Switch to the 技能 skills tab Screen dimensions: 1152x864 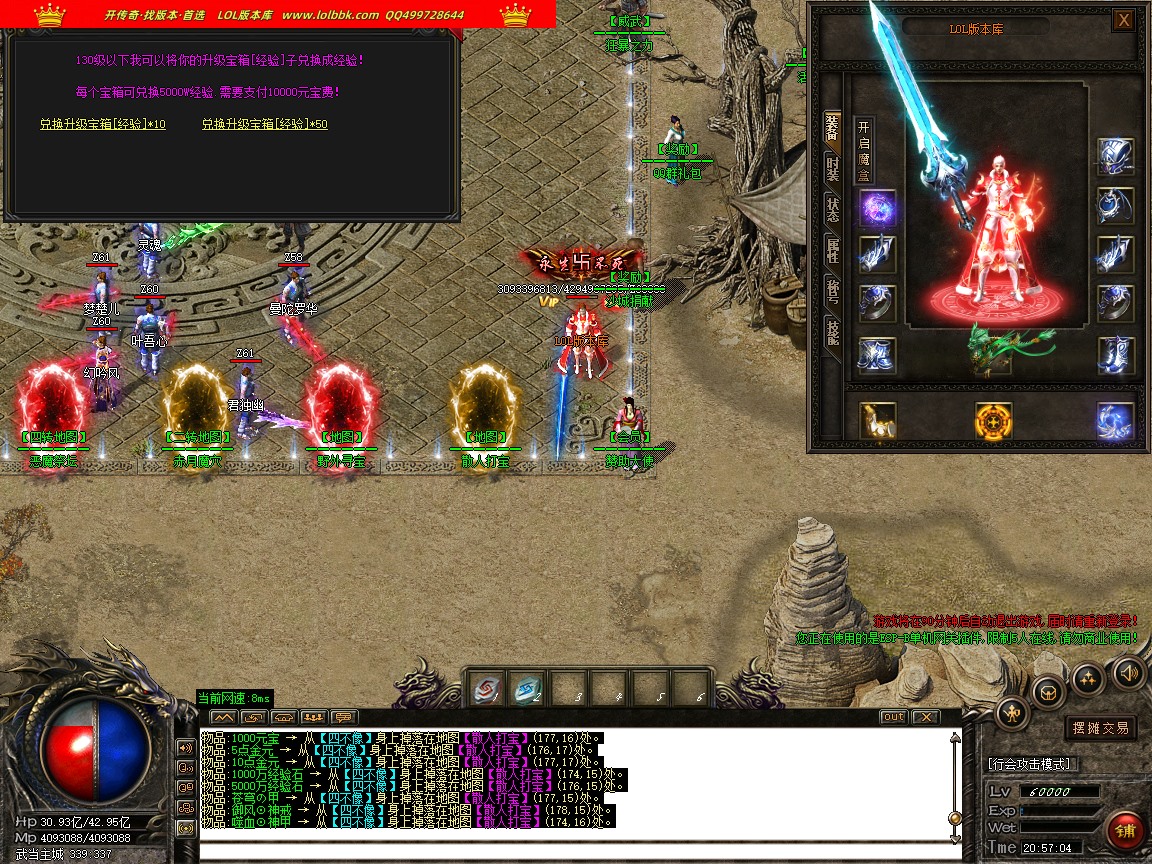(x=833, y=332)
